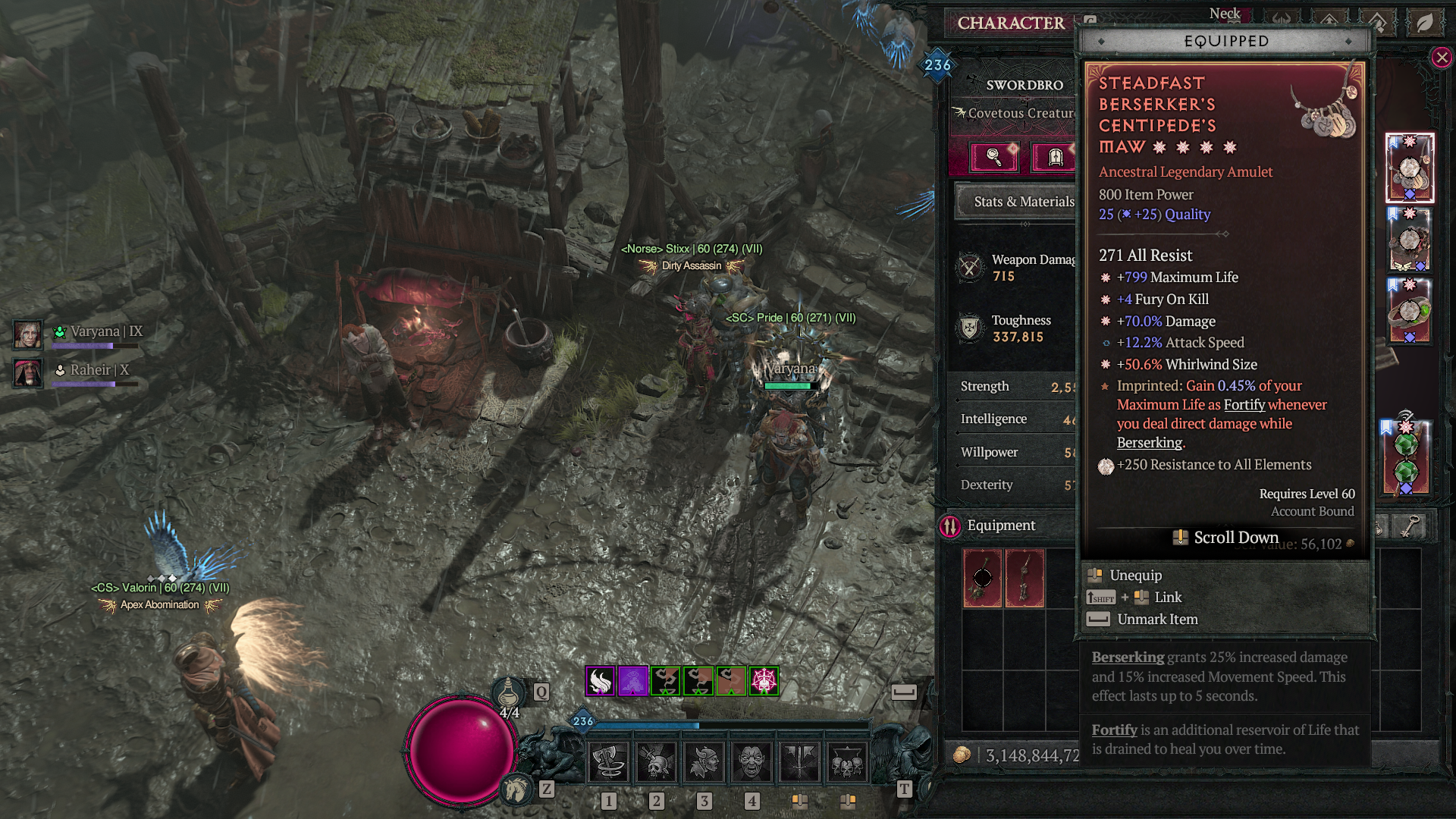Open the key inventory tab
This screenshot has width=1456, height=819.
1410,526
